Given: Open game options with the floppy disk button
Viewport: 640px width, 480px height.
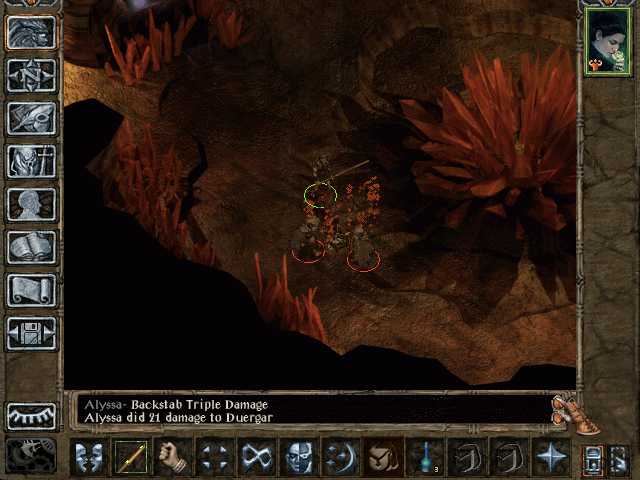Looking at the screenshot, I should [32, 333].
